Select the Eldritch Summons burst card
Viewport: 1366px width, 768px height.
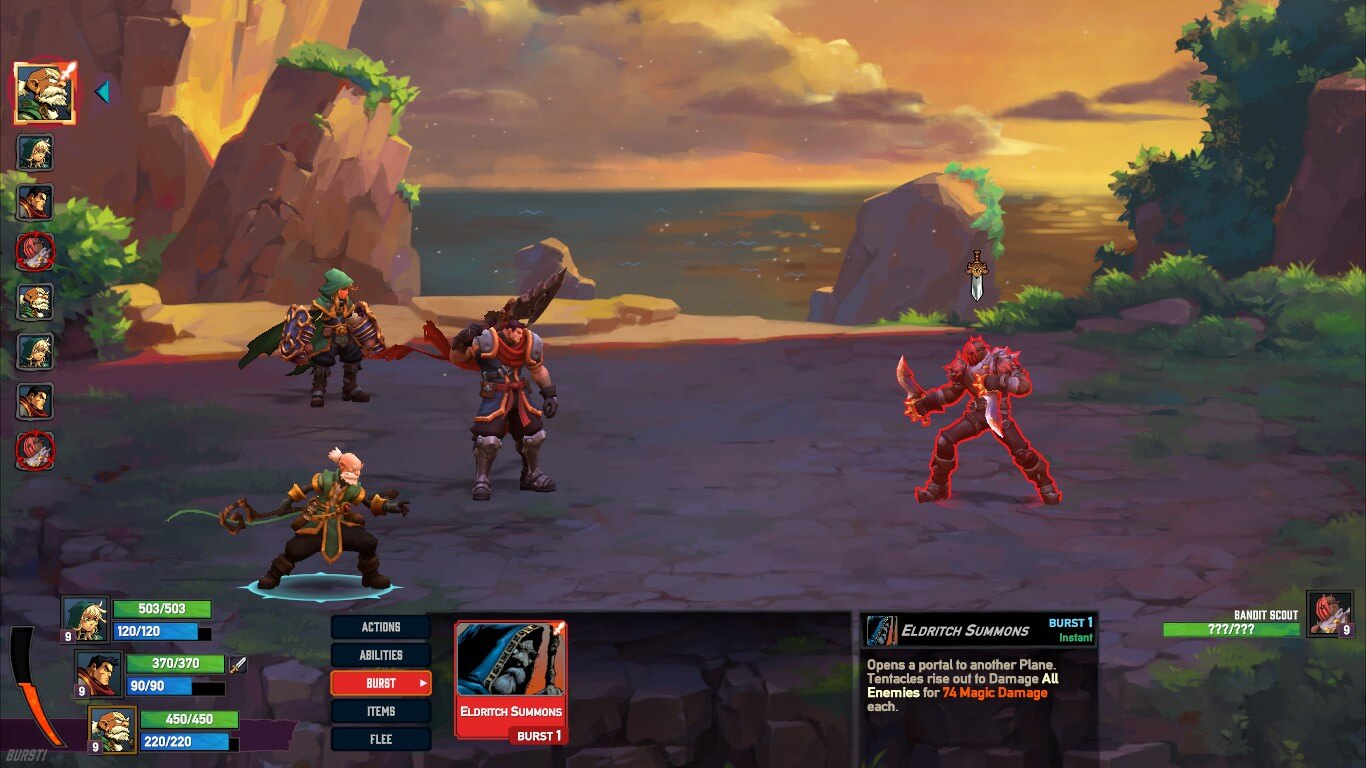click(x=511, y=681)
